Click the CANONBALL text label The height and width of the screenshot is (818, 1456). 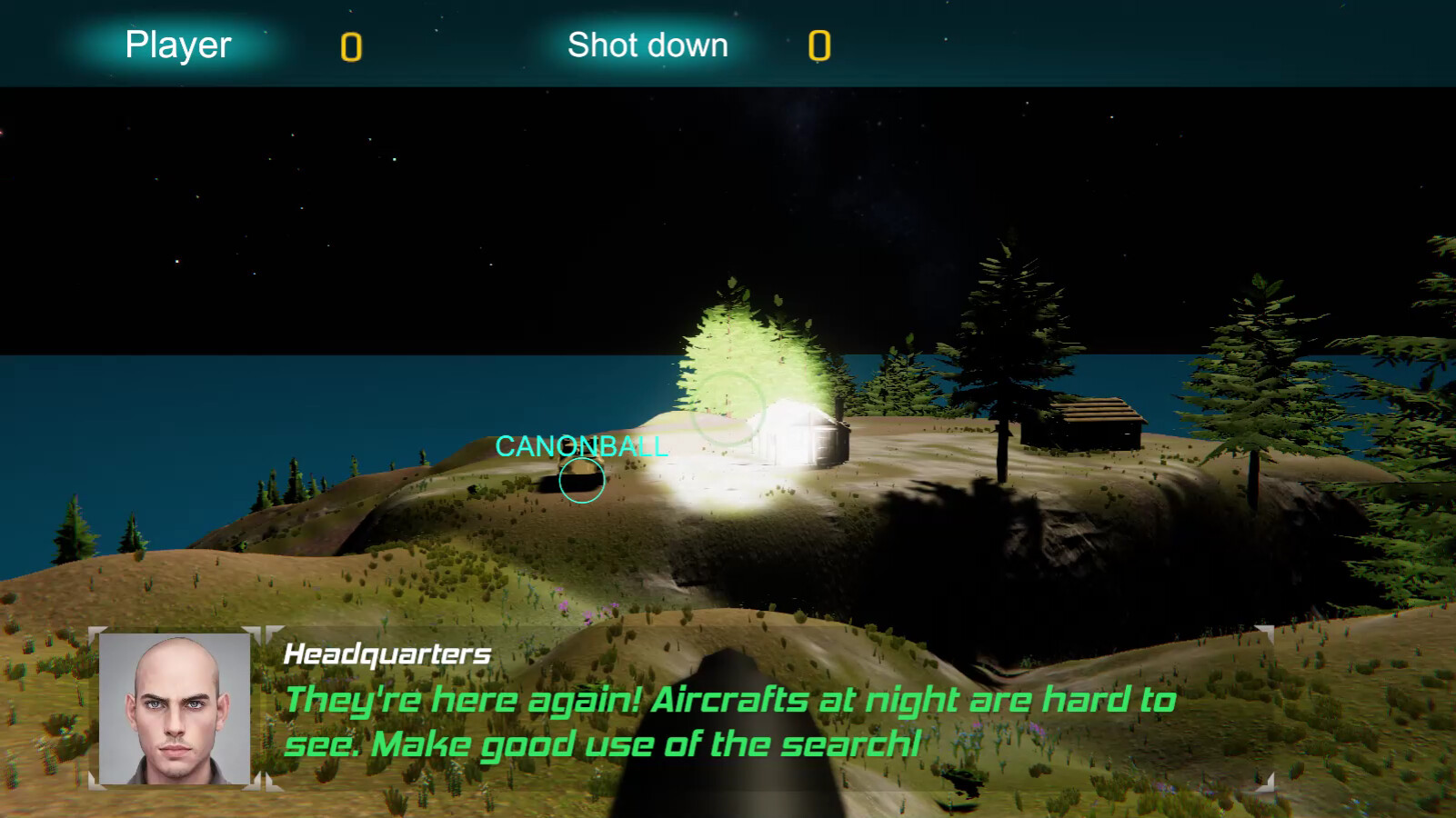580,447
